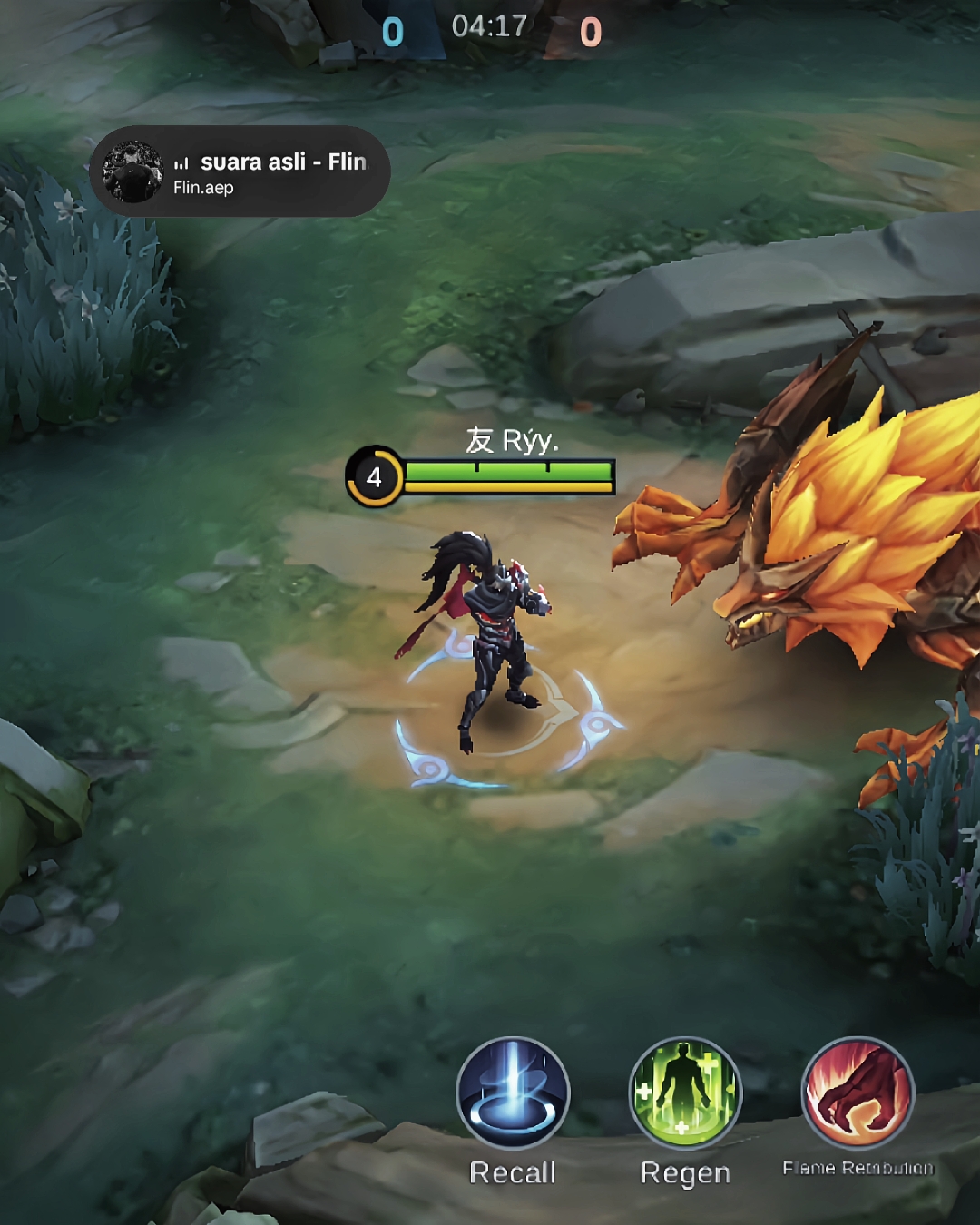This screenshot has width=980, height=1225.
Task: Cast Flame Retribution
Action: 857,1093
